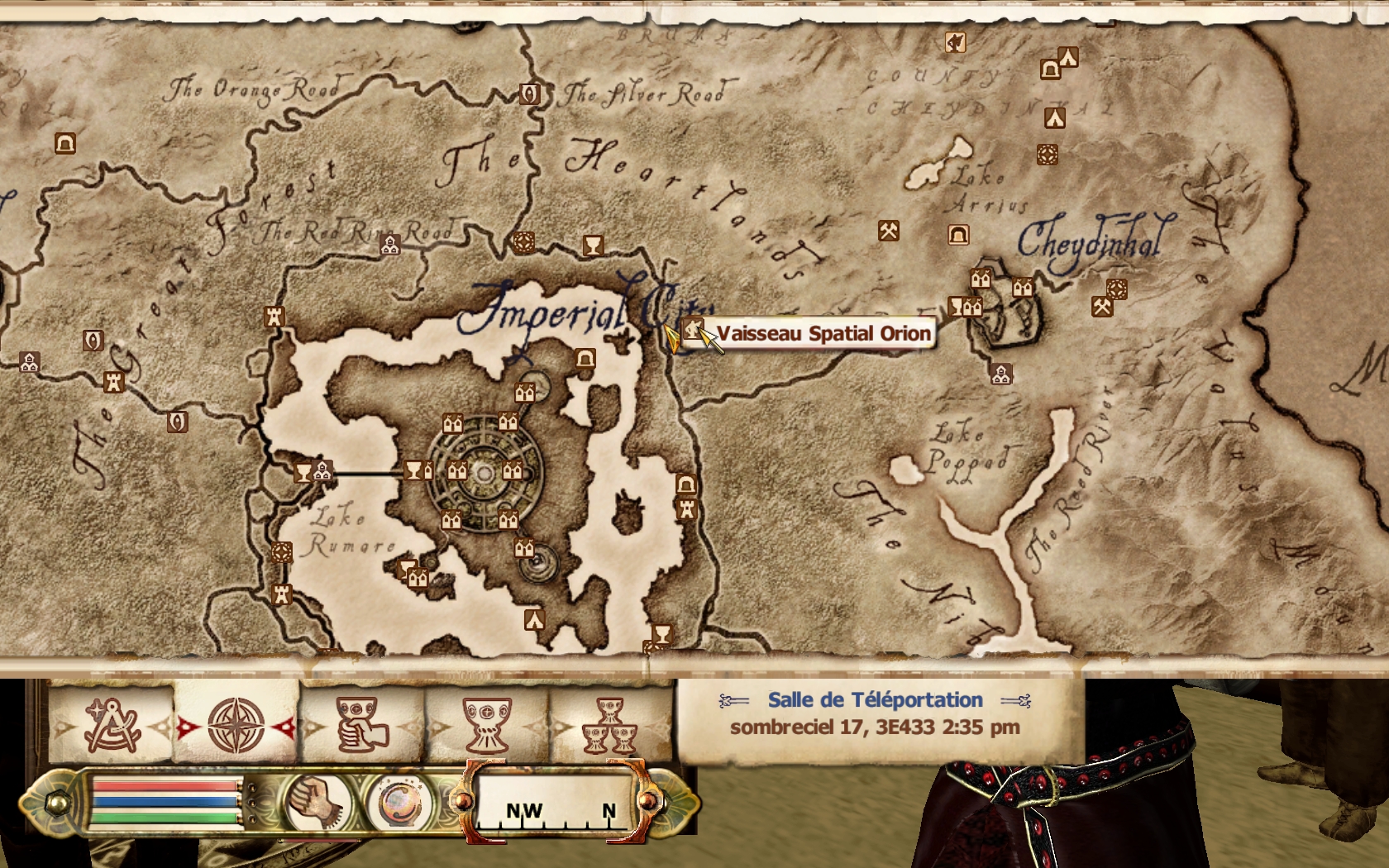
Task: View completed quests via stacked goblets tab
Action: click(610, 725)
